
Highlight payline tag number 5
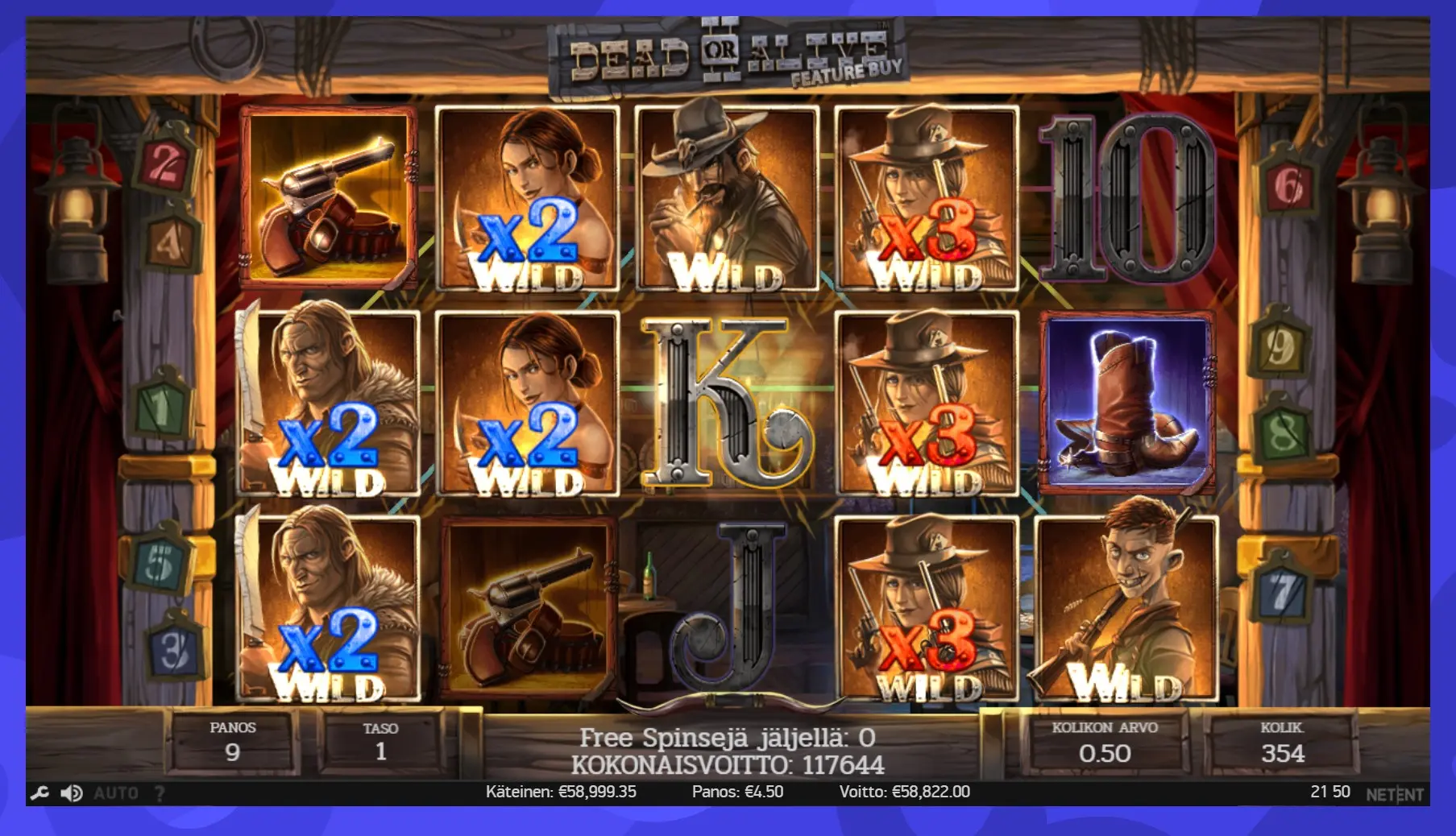coord(160,561)
